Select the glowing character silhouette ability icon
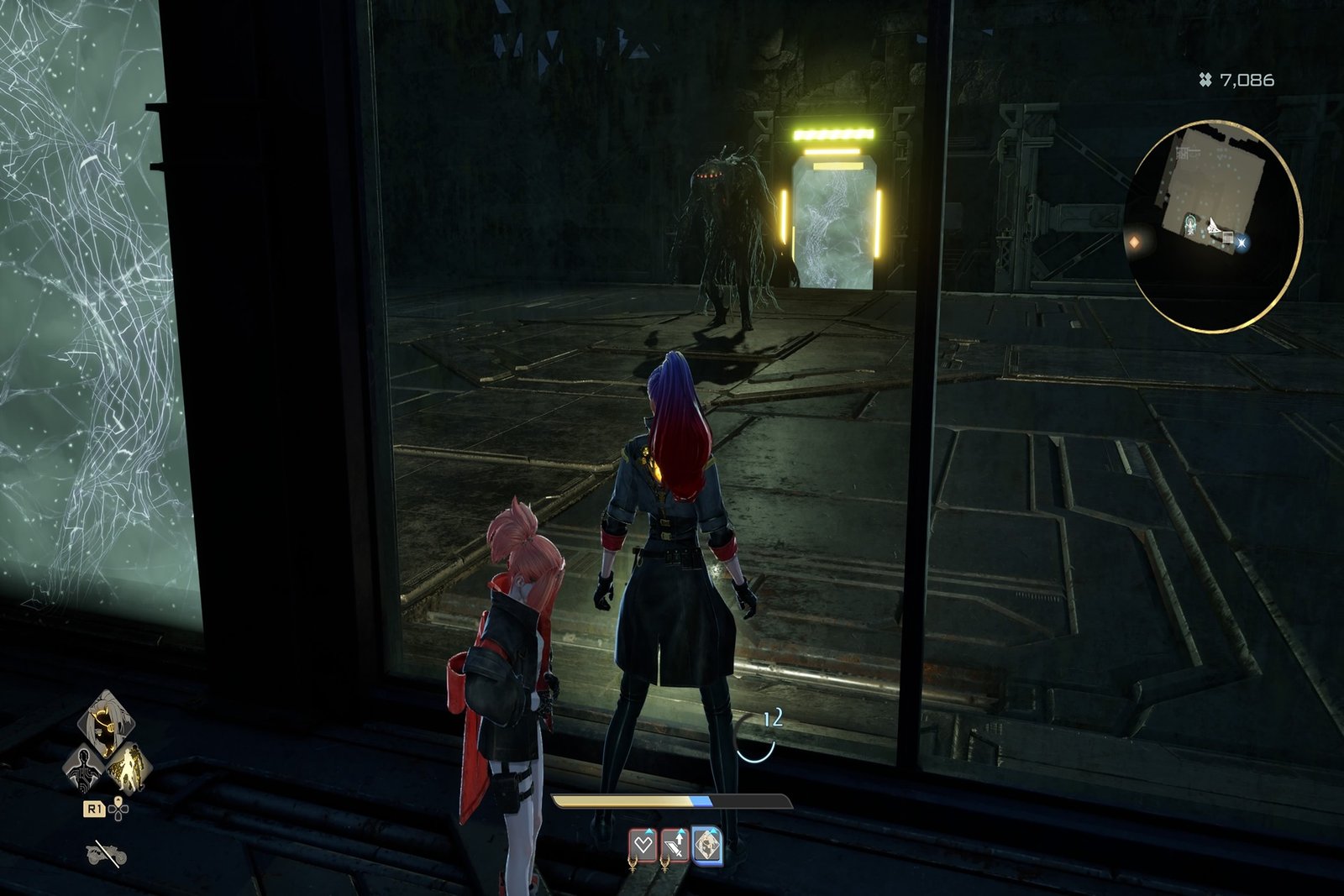 point(129,767)
